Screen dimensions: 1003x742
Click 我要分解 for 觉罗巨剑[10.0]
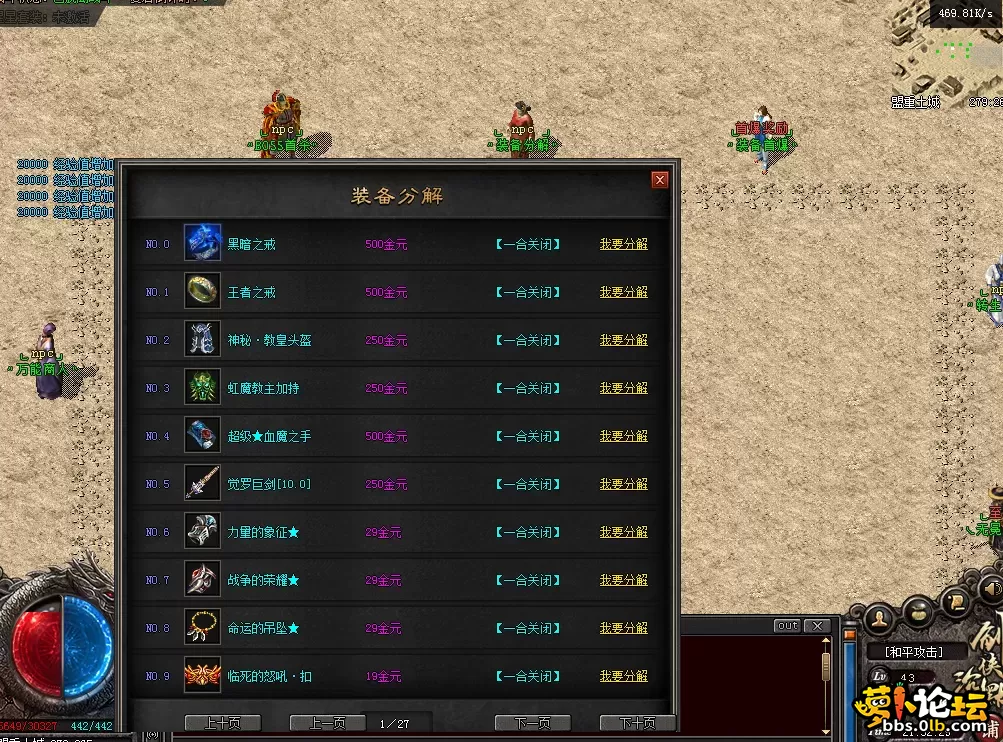click(x=623, y=484)
